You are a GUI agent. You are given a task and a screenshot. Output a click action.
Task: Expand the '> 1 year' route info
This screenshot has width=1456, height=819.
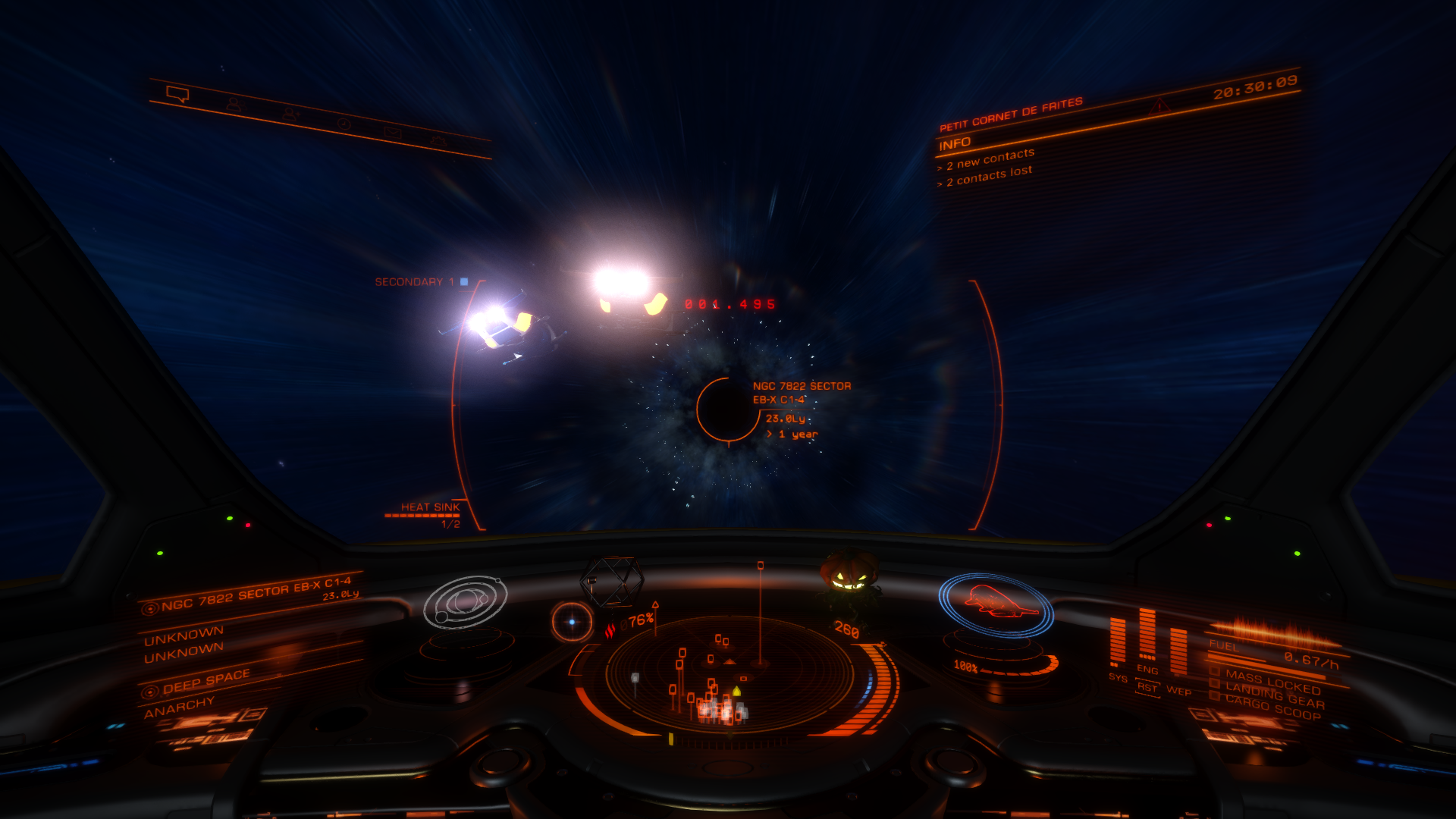point(792,433)
